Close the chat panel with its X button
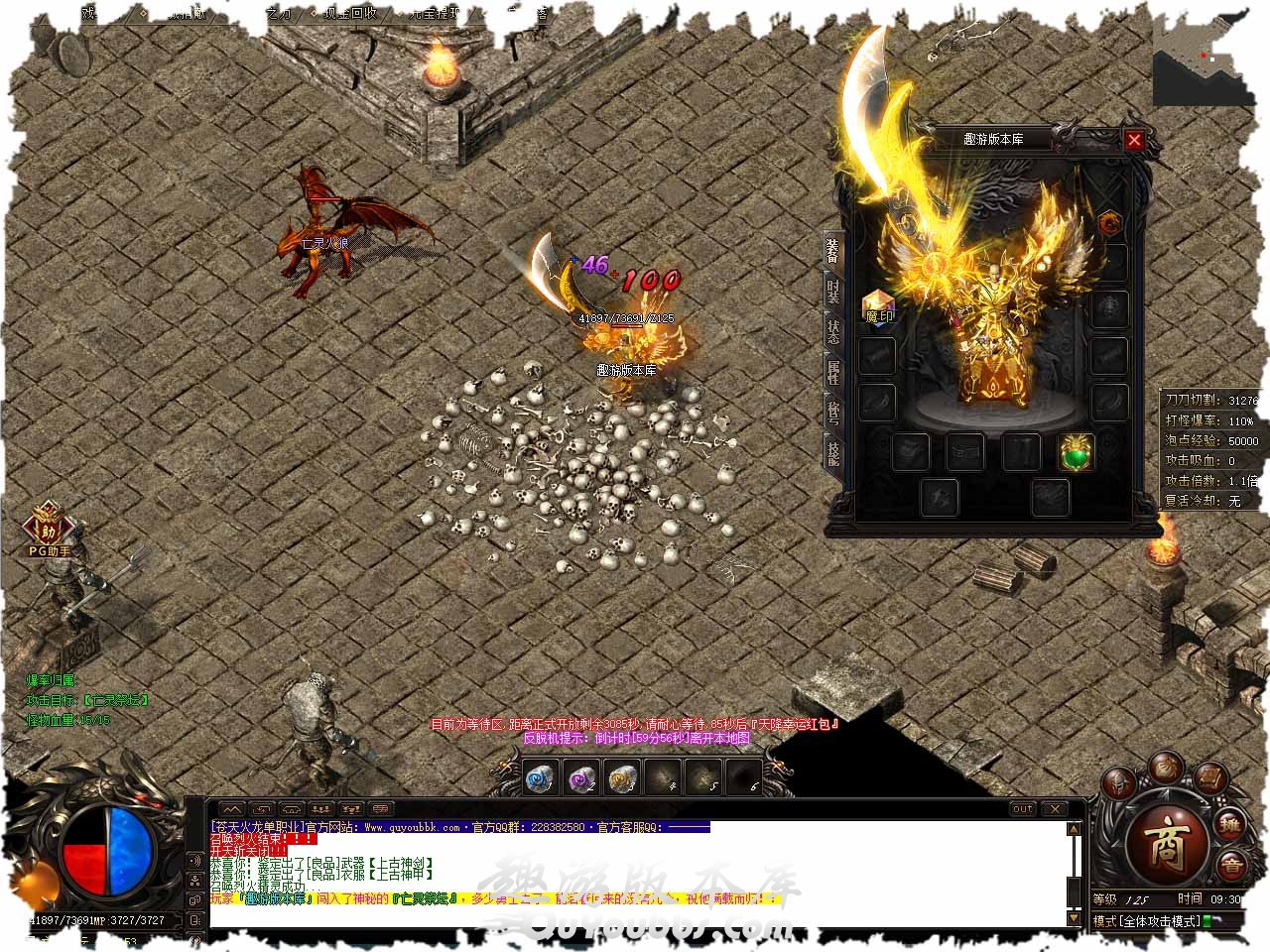The image size is (1270, 952). point(1055,809)
